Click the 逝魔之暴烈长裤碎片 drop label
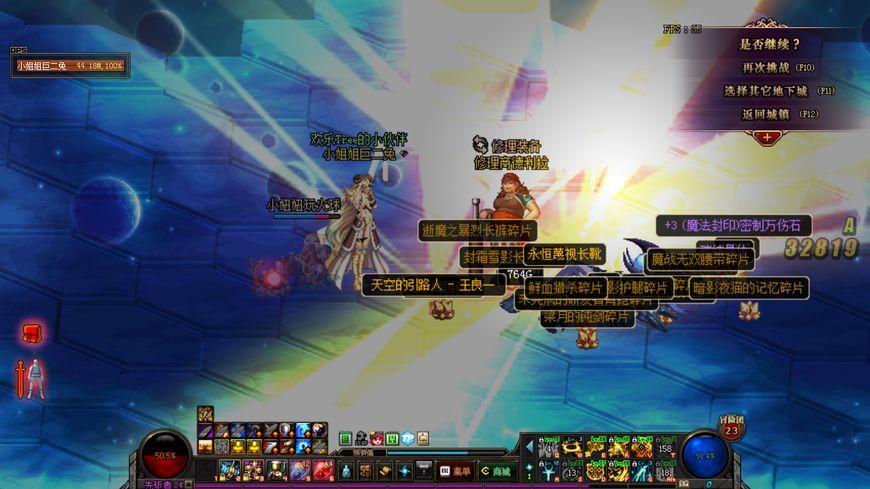 [x=477, y=231]
